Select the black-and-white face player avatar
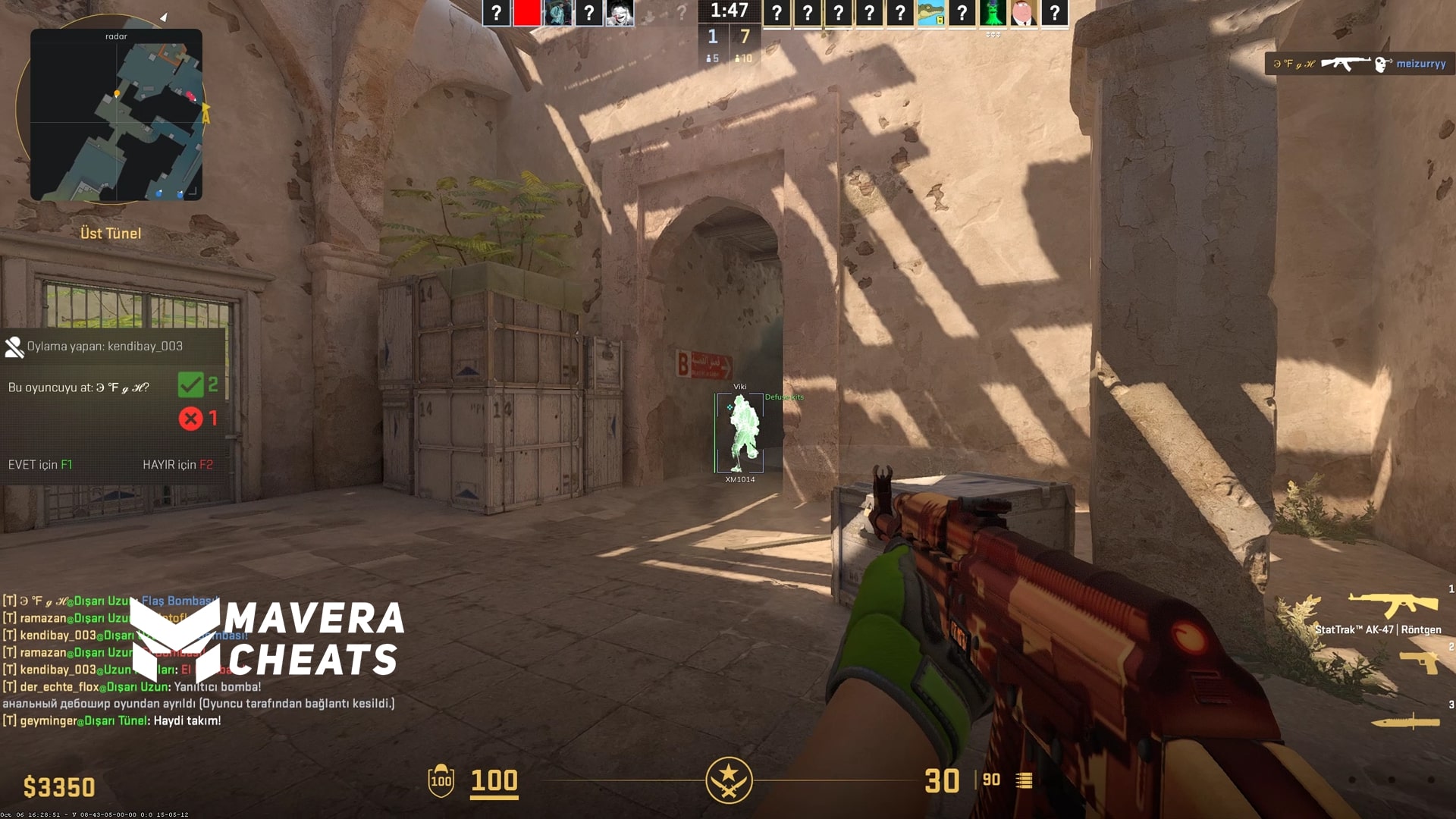The width and height of the screenshot is (1456, 819). (x=620, y=13)
